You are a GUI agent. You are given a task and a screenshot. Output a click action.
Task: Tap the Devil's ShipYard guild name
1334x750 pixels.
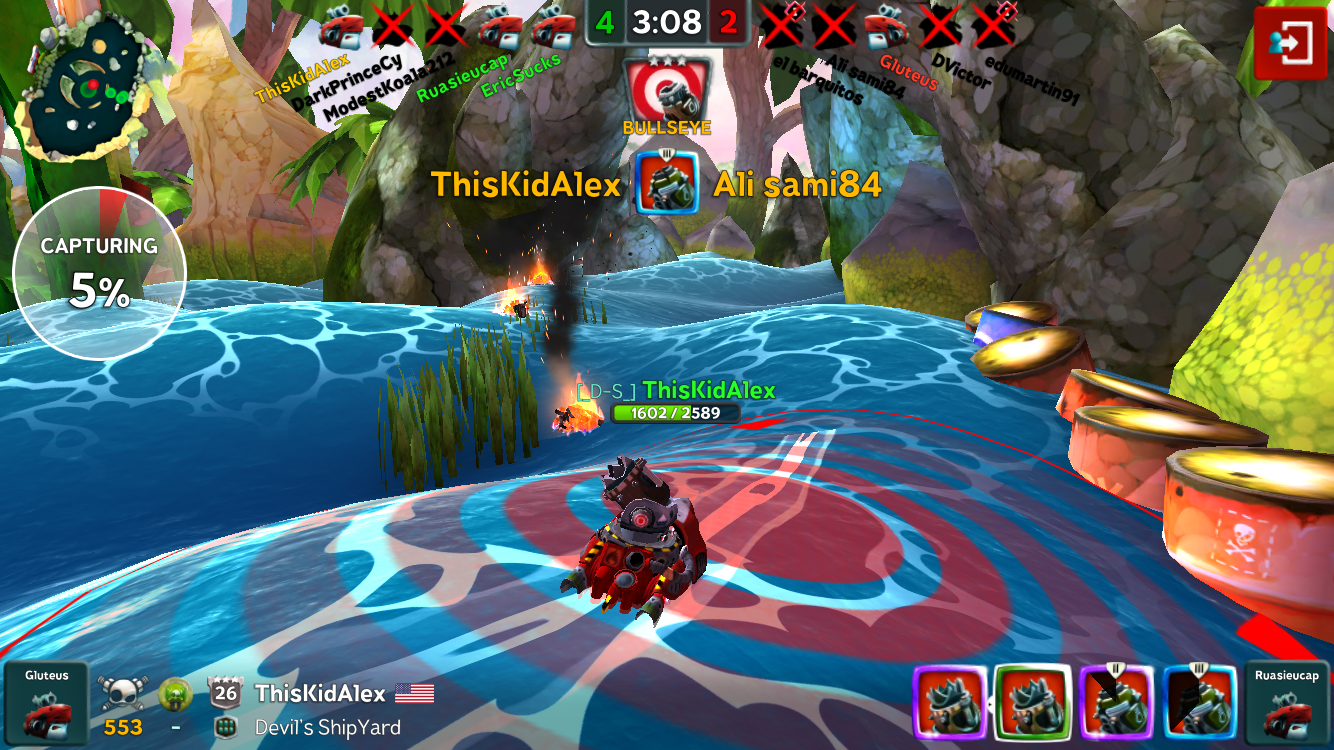(x=327, y=728)
